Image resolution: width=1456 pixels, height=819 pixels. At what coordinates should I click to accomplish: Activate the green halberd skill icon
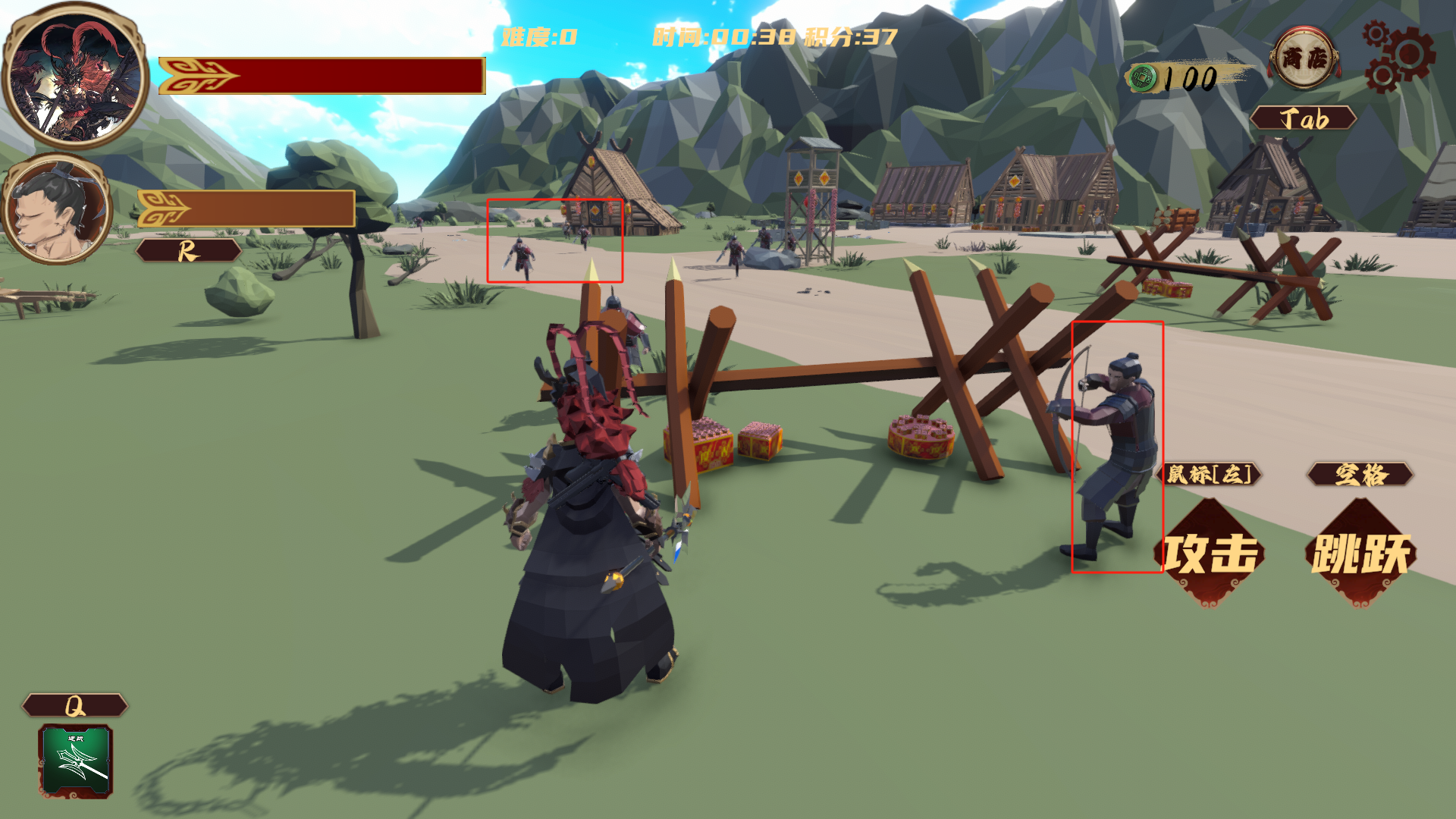point(76,761)
